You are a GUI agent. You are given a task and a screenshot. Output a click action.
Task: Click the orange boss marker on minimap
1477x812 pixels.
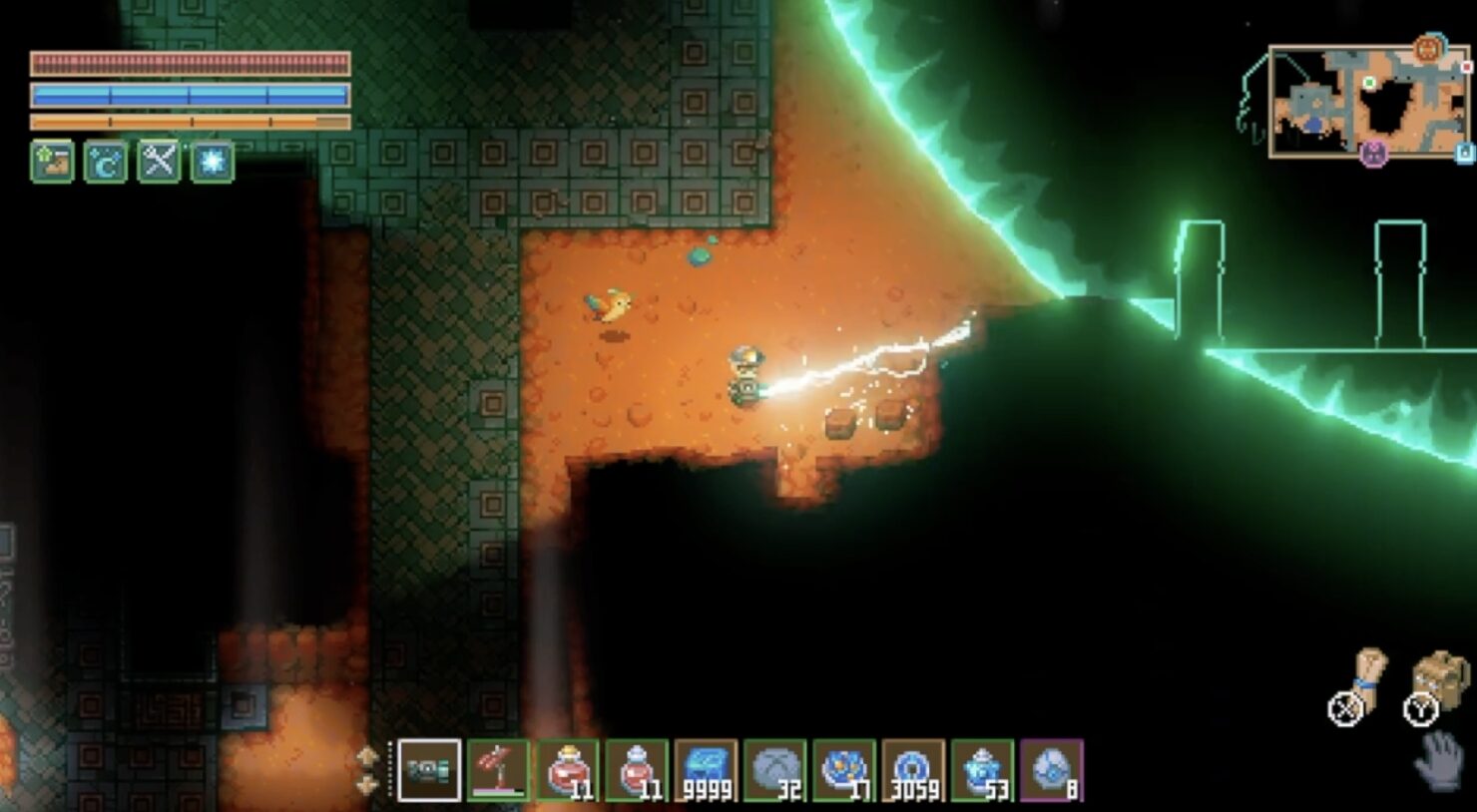coord(1429,48)
